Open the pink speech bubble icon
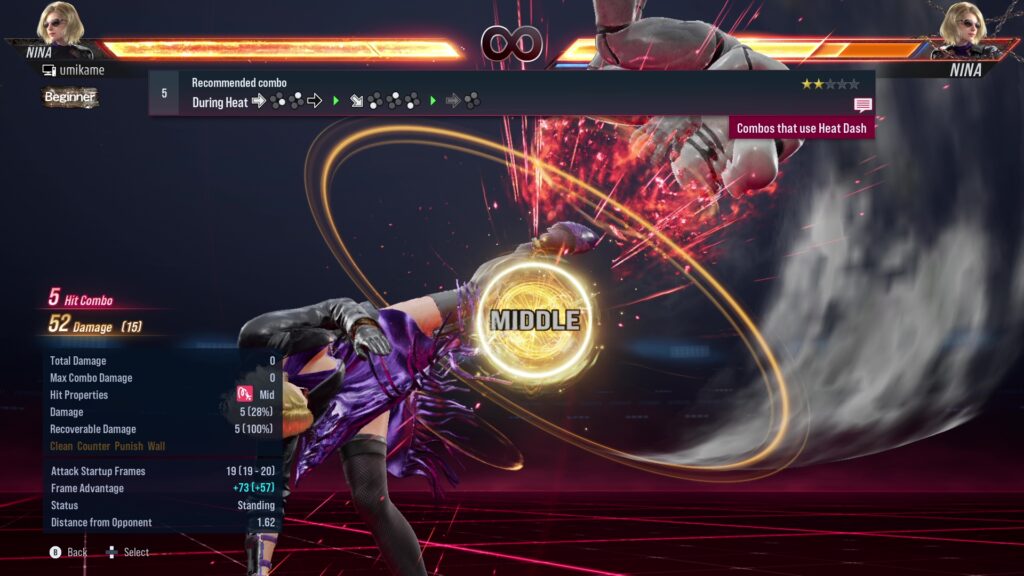 click(862, 104)
